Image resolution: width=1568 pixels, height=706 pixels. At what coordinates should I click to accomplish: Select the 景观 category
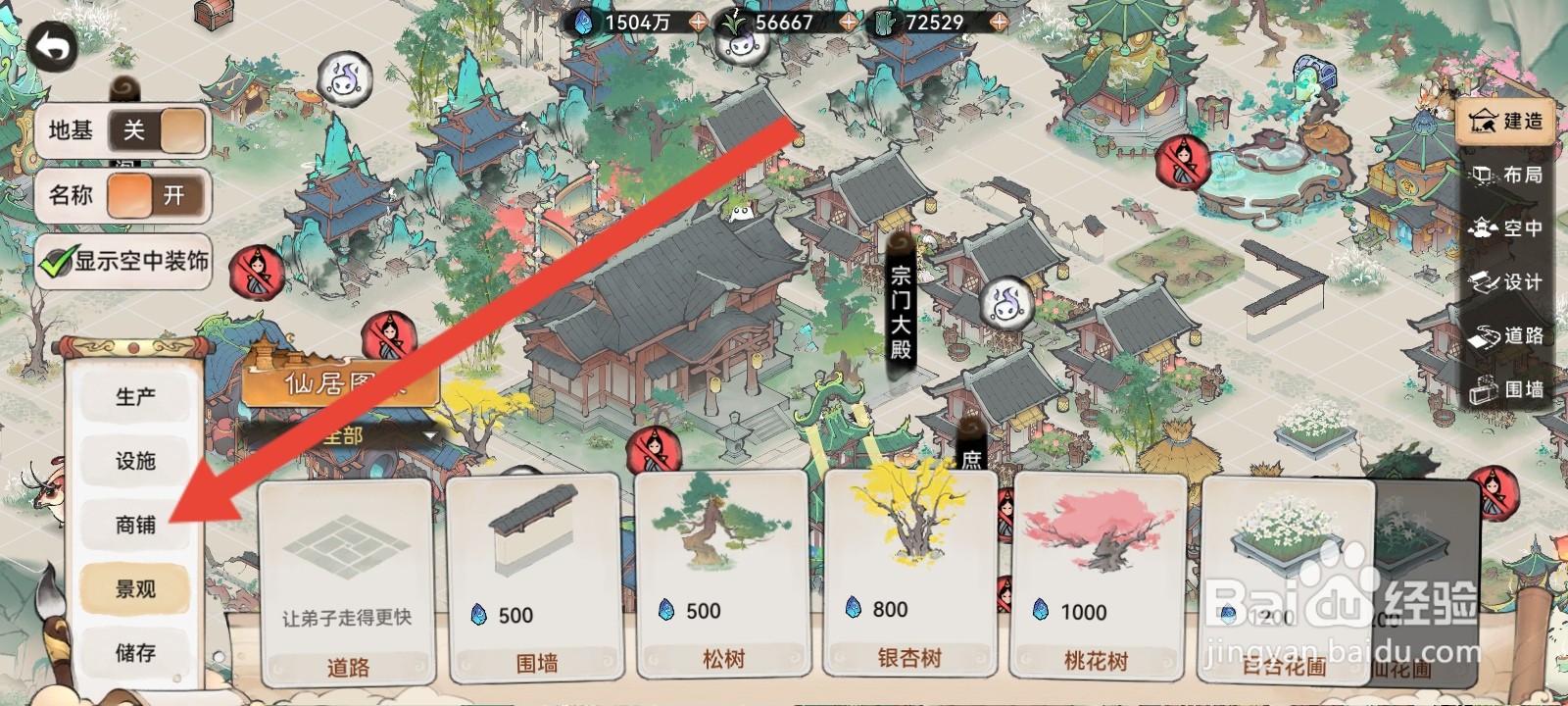(135, 588)
